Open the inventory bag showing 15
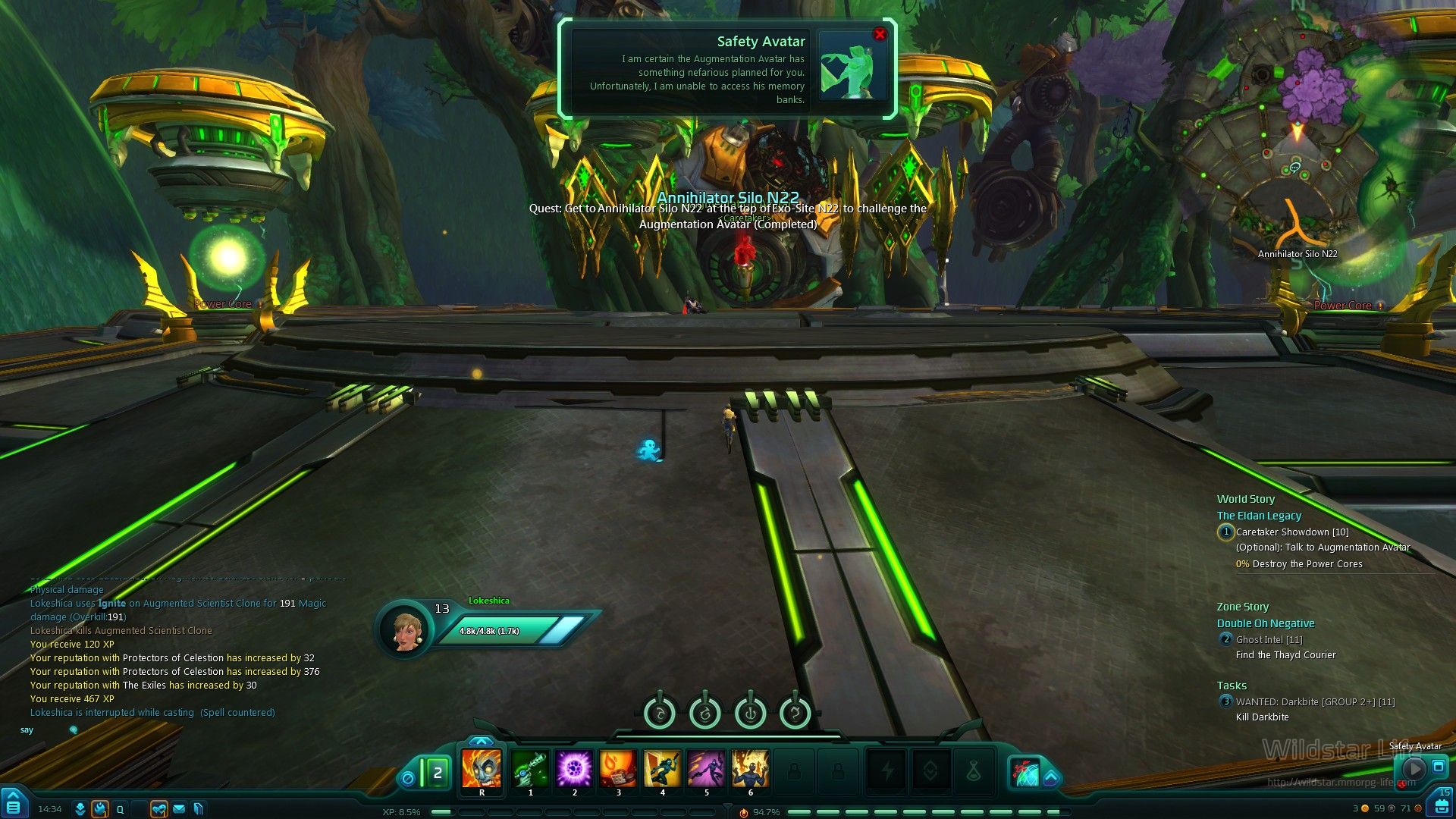The image size is (1456, 819). pyautogui.click(x=1440, y=805)
